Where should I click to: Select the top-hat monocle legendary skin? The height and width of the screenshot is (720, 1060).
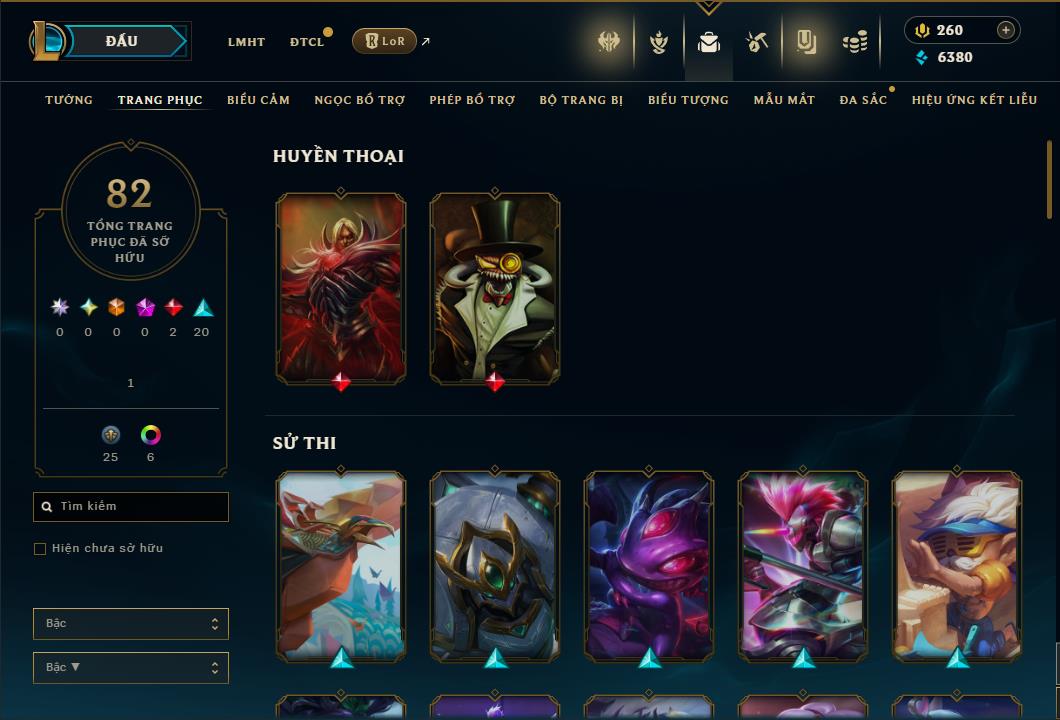tap(495, 287)
